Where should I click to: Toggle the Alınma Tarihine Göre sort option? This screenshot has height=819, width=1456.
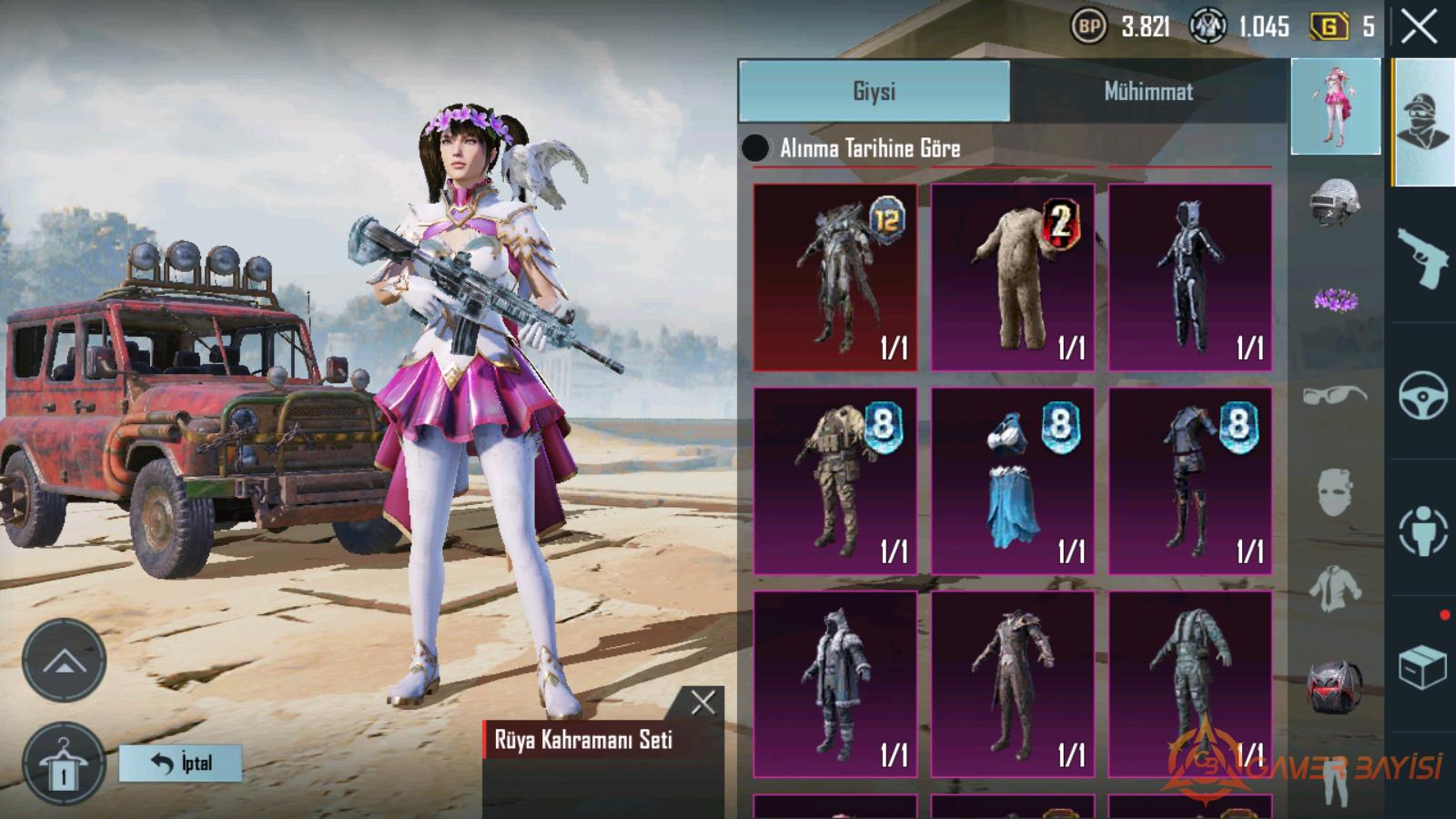click(755, 148)
